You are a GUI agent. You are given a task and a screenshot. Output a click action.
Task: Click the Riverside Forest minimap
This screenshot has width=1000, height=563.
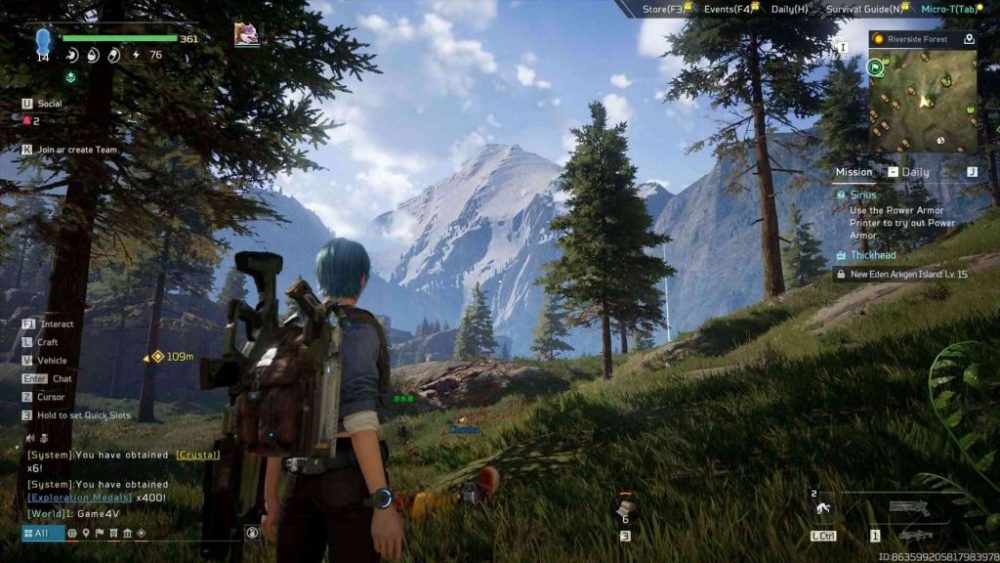pyautogui.click(x=922, y=101)
